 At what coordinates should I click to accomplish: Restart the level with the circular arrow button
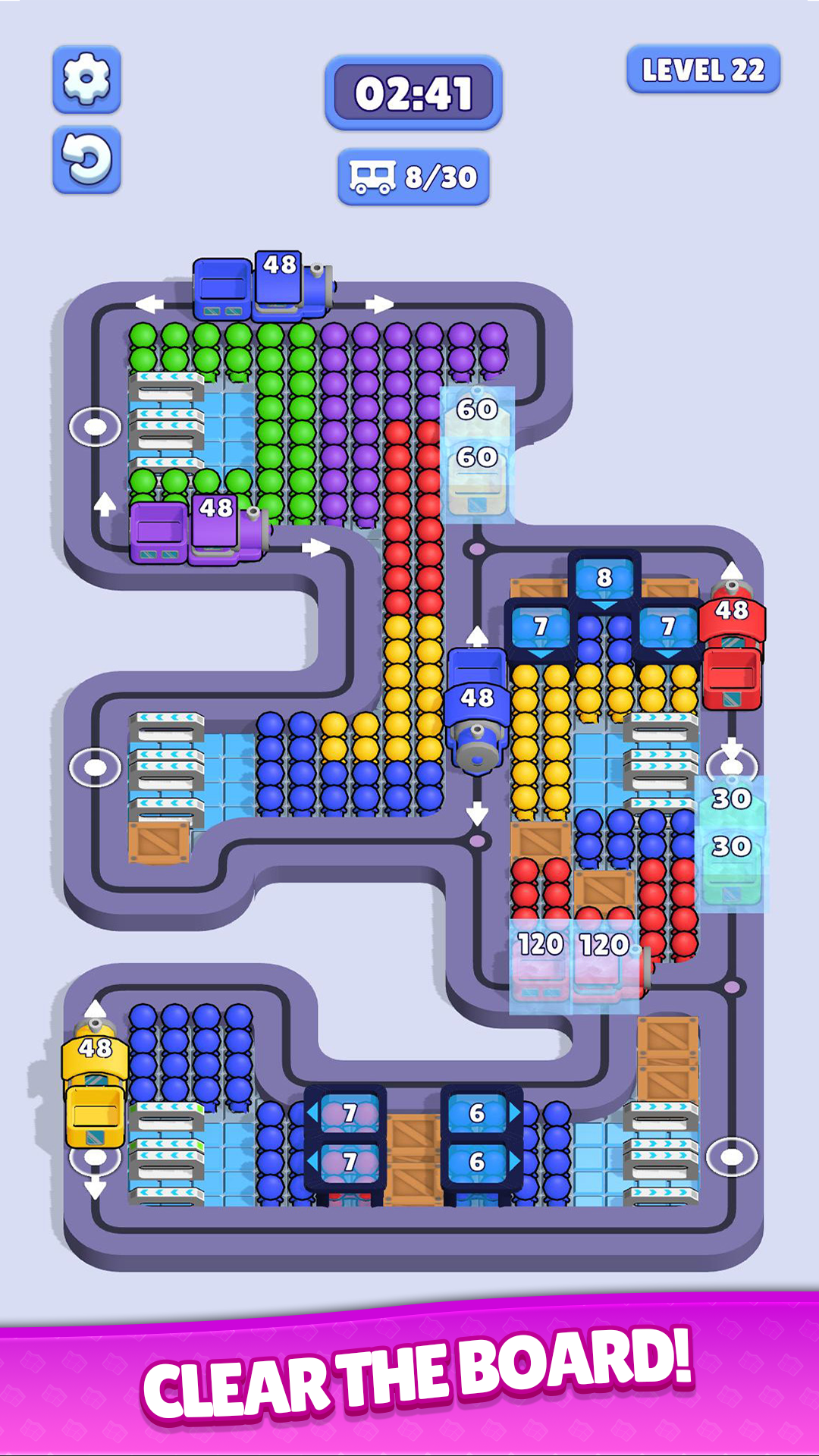(86, 159)
